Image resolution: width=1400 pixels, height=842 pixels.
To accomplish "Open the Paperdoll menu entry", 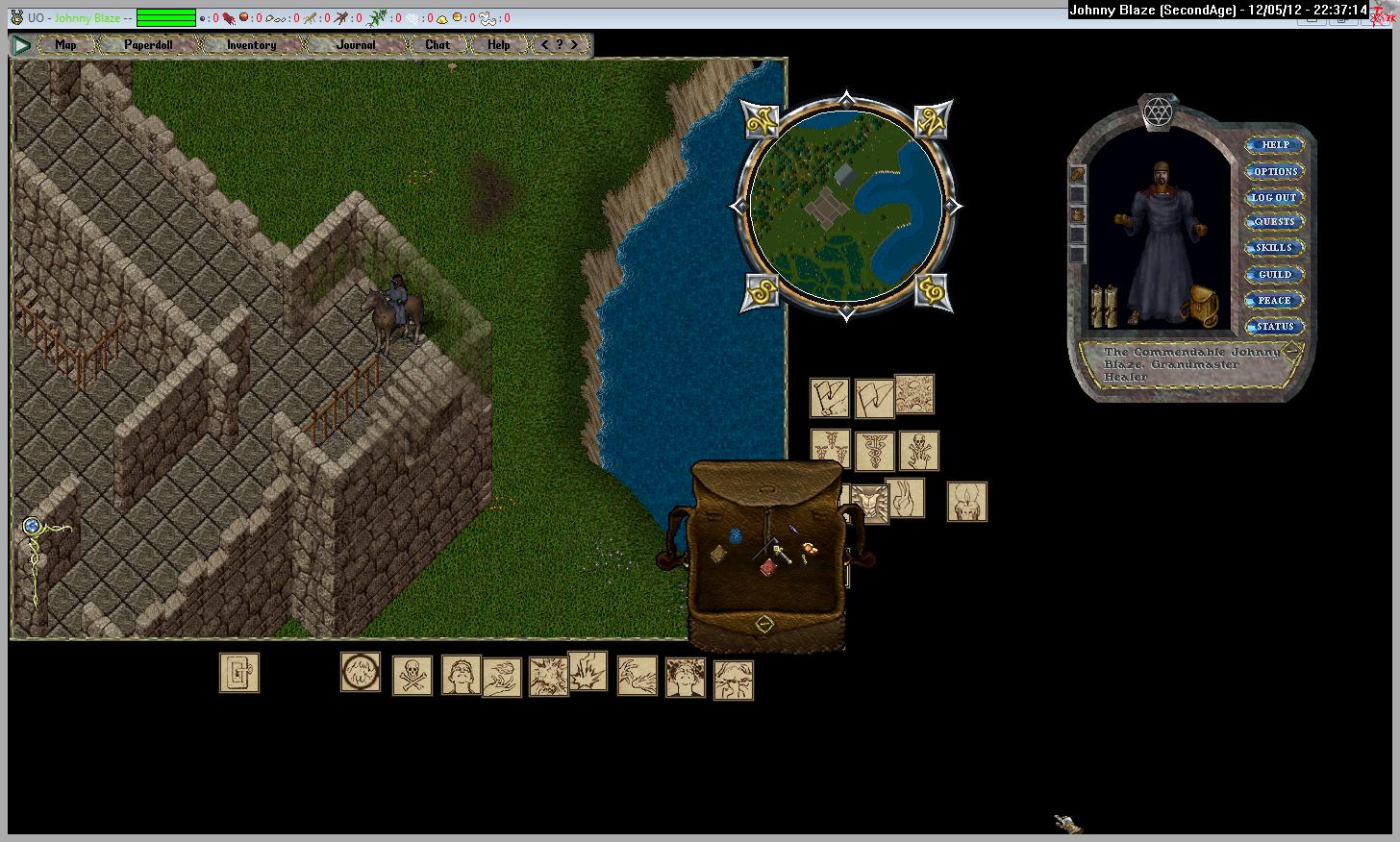I will 148,44.
